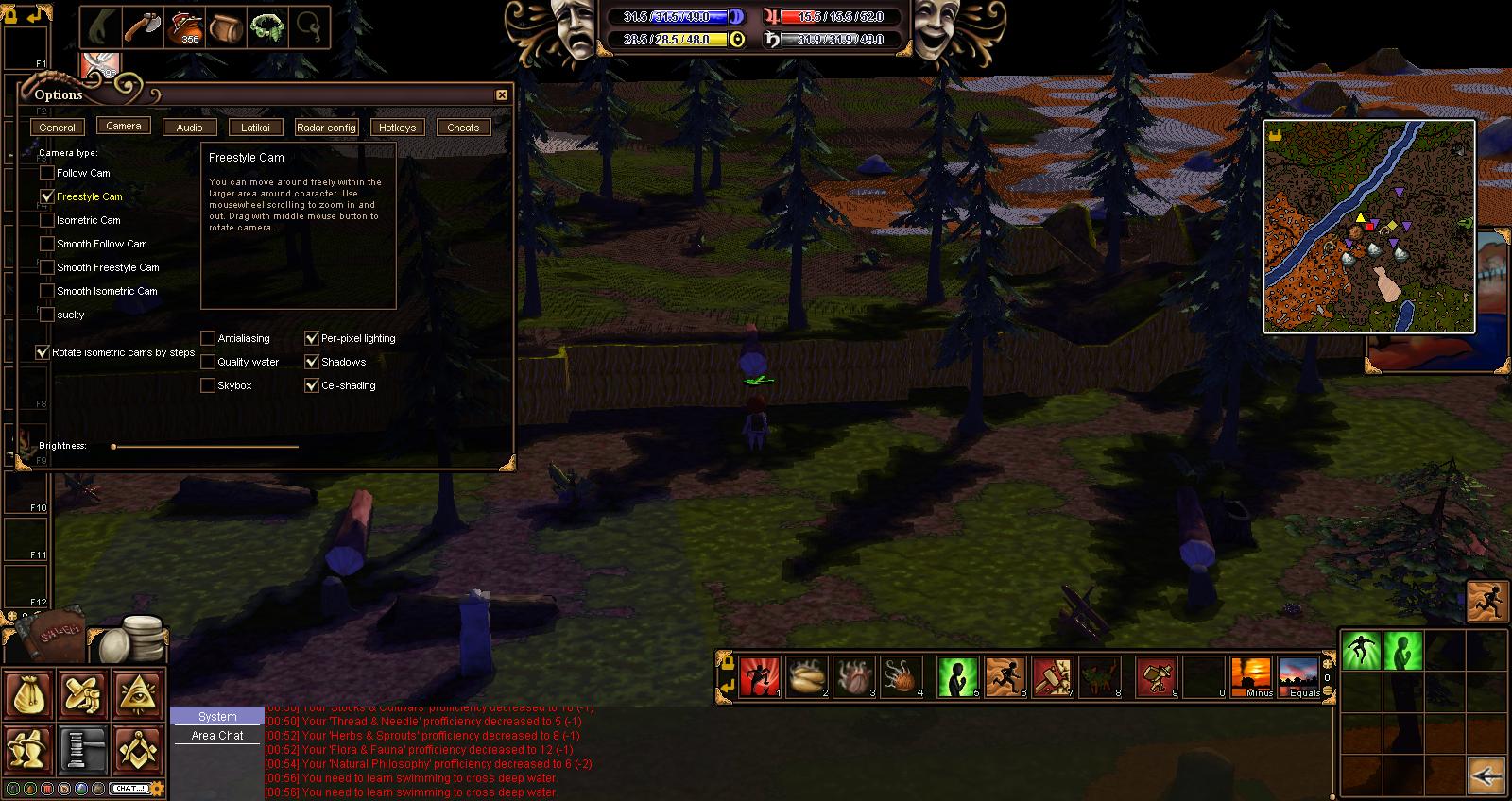Switch to the General options tab
The image size is (1512, 801).
(x=57, y=128)
